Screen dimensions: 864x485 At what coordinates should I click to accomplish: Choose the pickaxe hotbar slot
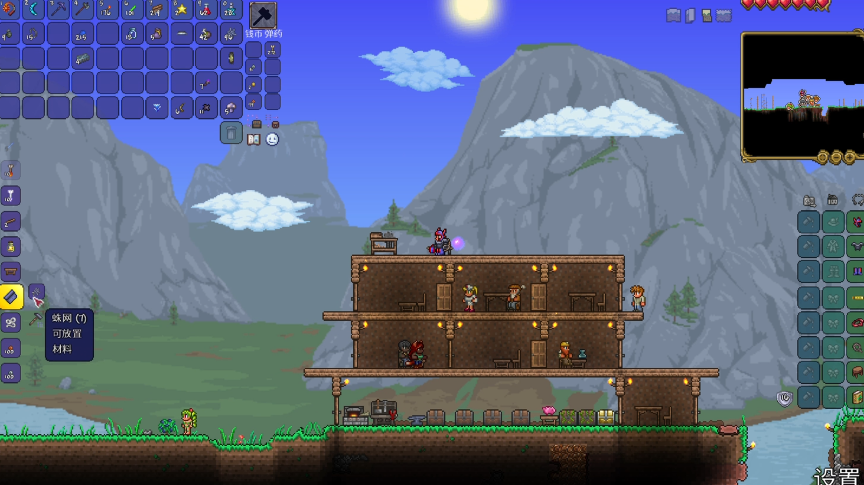(59, 9)
